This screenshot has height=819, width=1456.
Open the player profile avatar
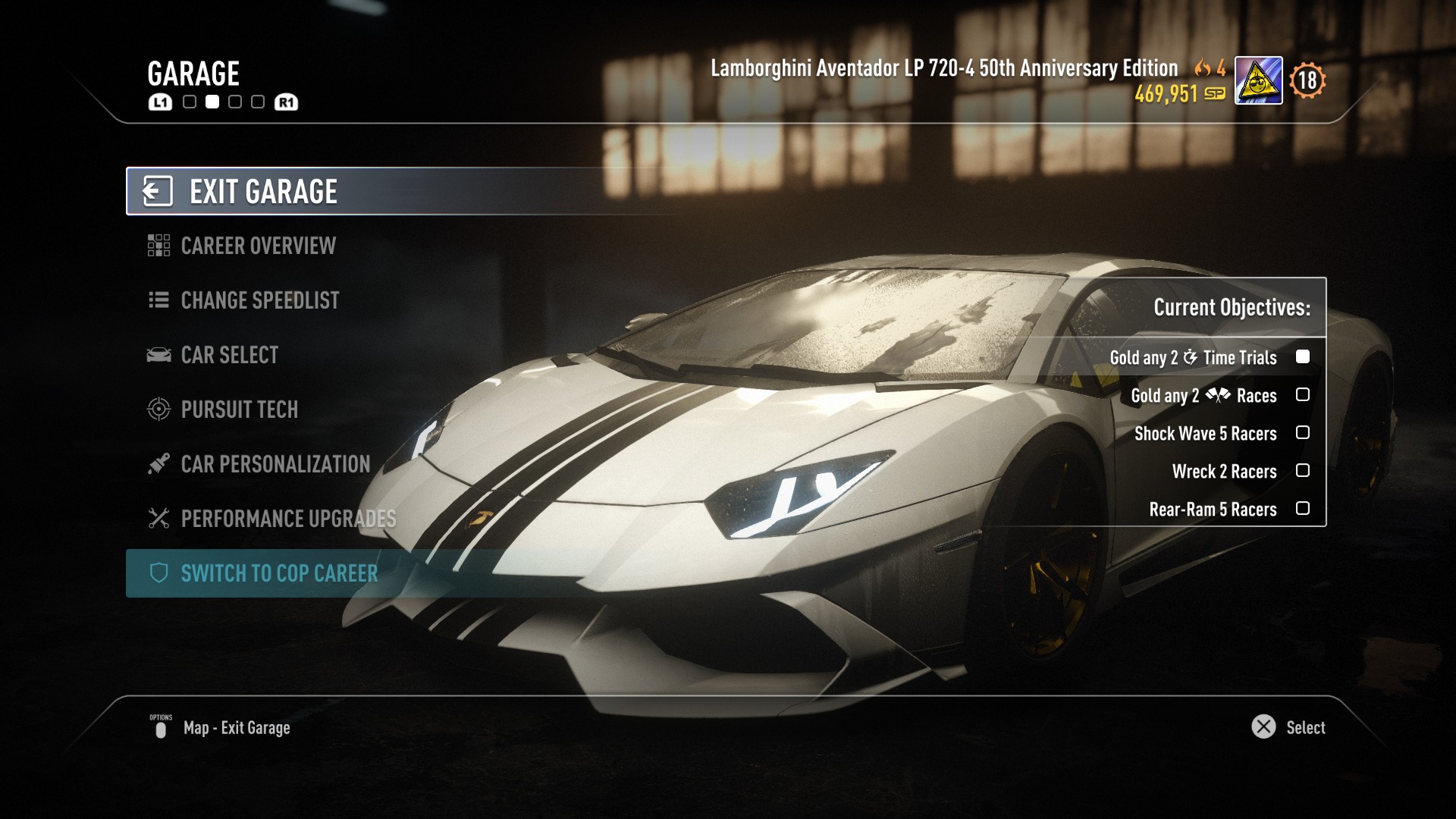1258,80
